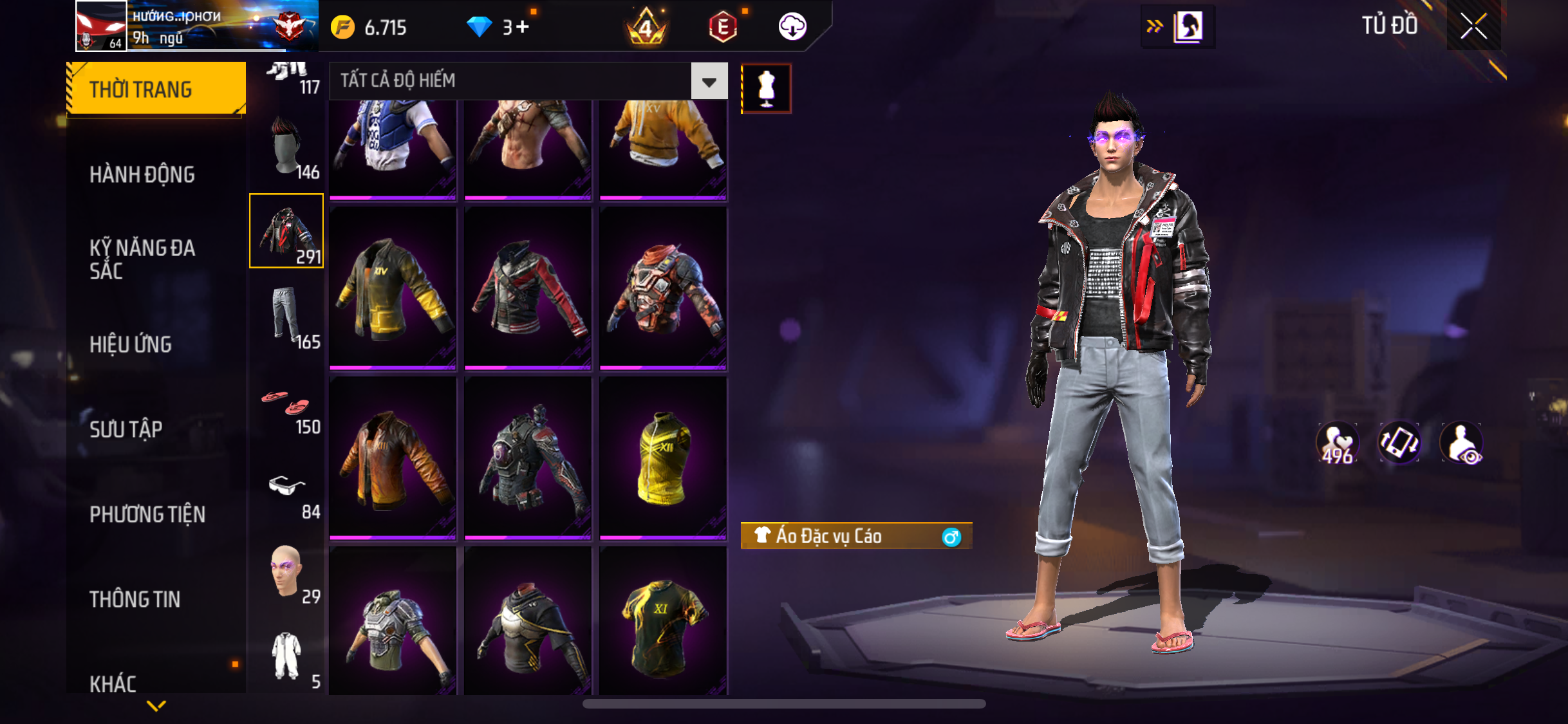Image resolution: width=1568 pixels, height=724 pixels.
Task: Equip the brown leather jacket
Action: coord(393,457)
